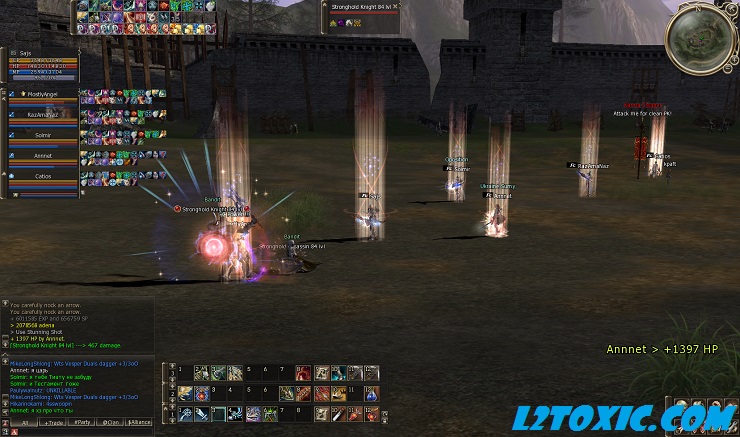Target party member KazAmanyaz in party list
The image size is (740, 437).
[42, 116]
